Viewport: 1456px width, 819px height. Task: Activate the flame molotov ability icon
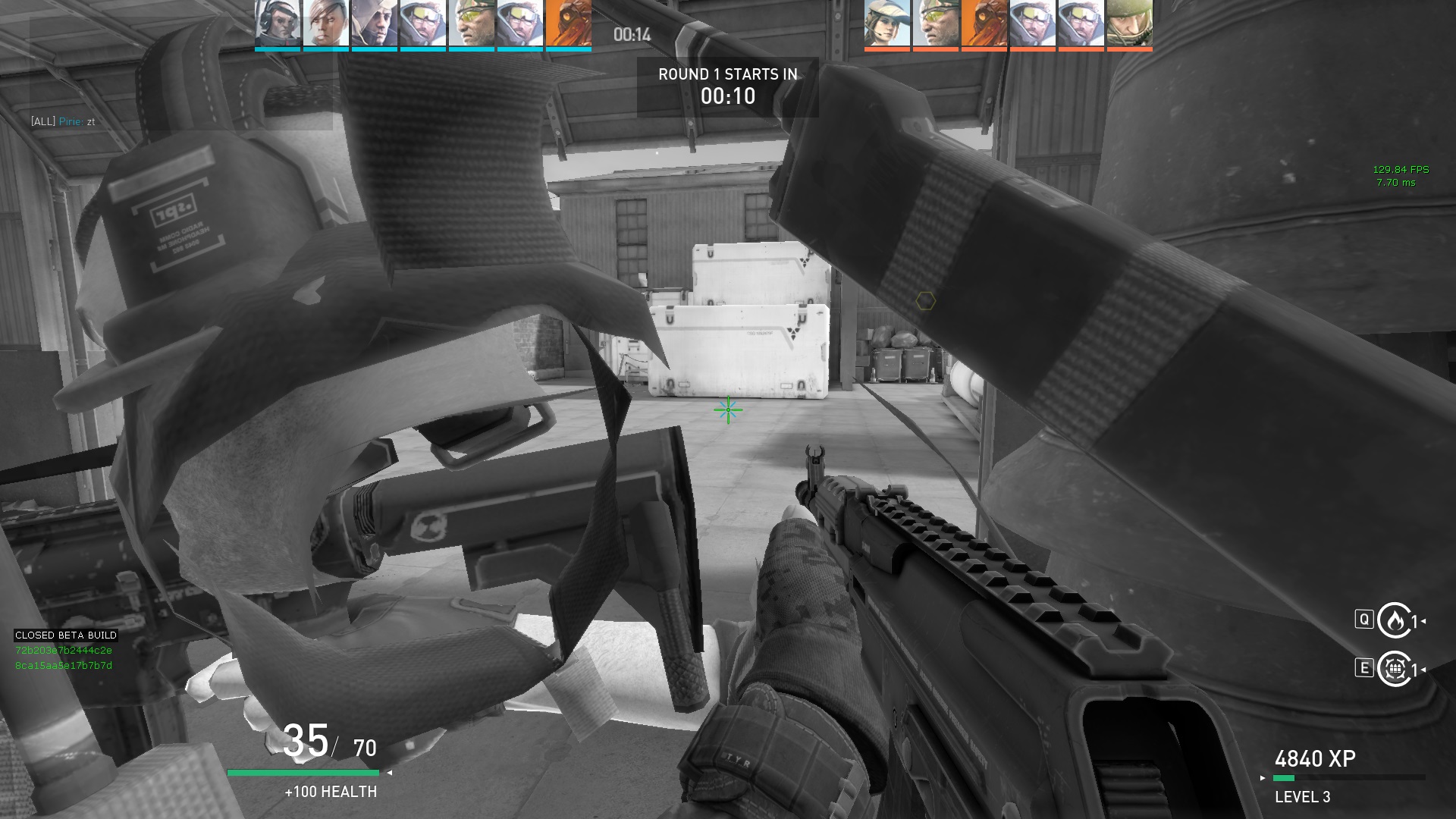pos(1395,621)
